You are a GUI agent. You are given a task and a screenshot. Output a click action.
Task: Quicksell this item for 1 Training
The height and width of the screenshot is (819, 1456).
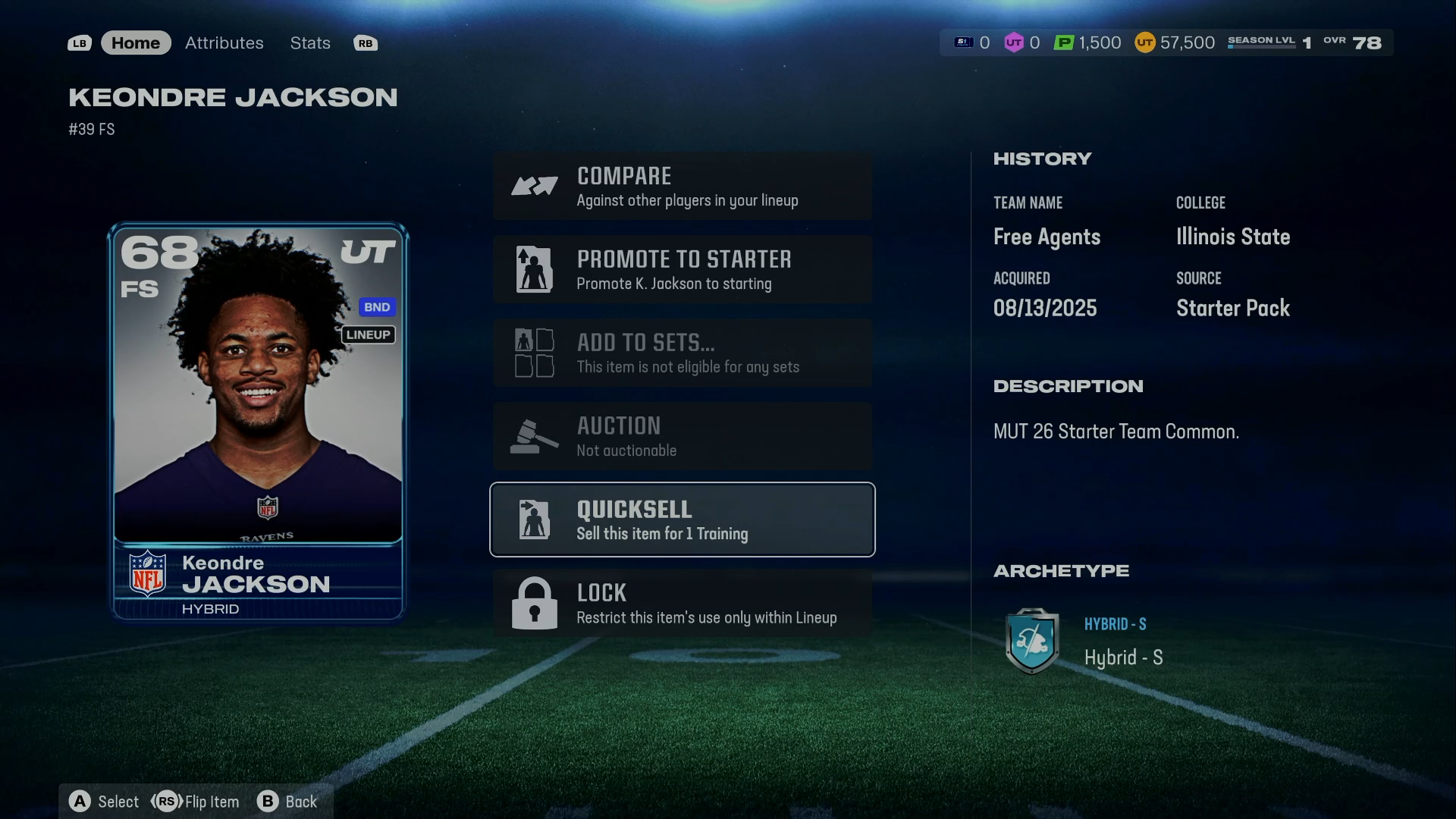(682, 520)
